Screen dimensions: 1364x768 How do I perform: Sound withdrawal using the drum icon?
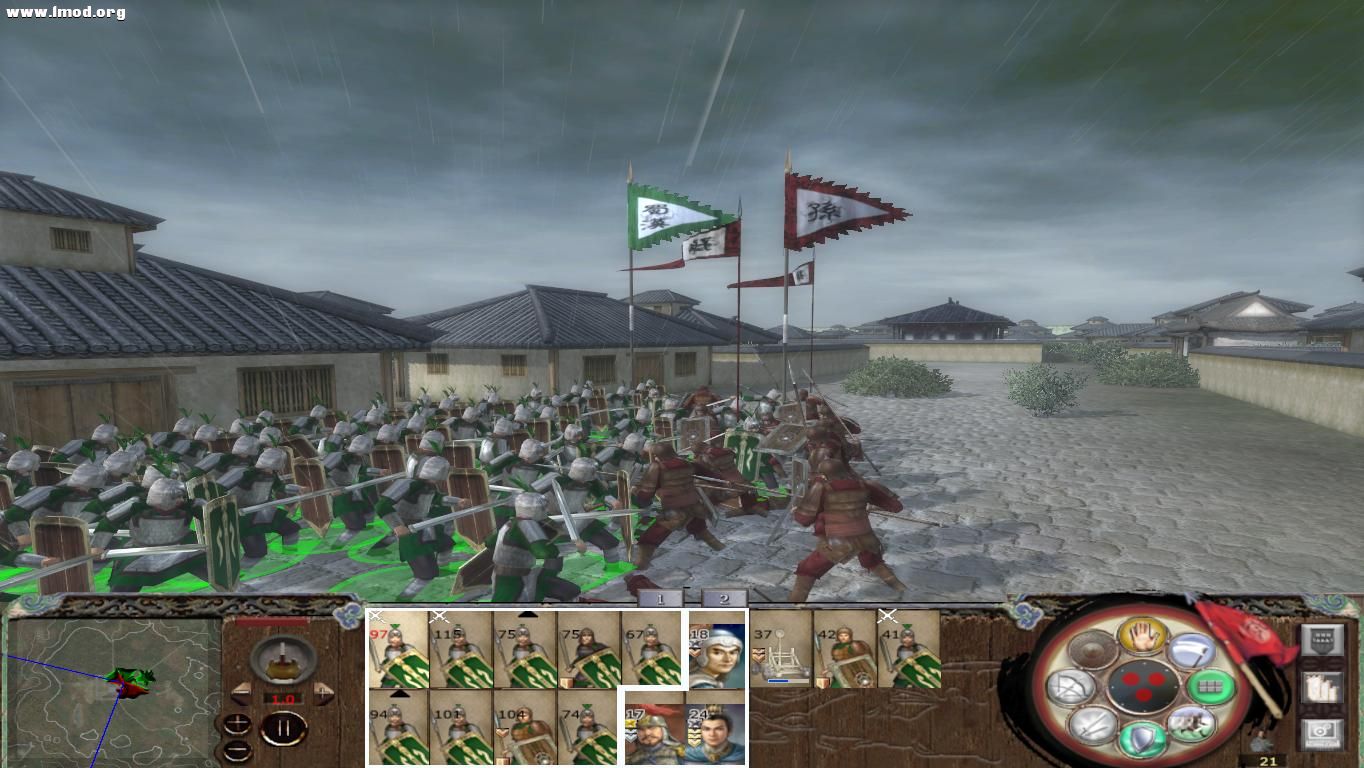click(x=1091, y=651)
